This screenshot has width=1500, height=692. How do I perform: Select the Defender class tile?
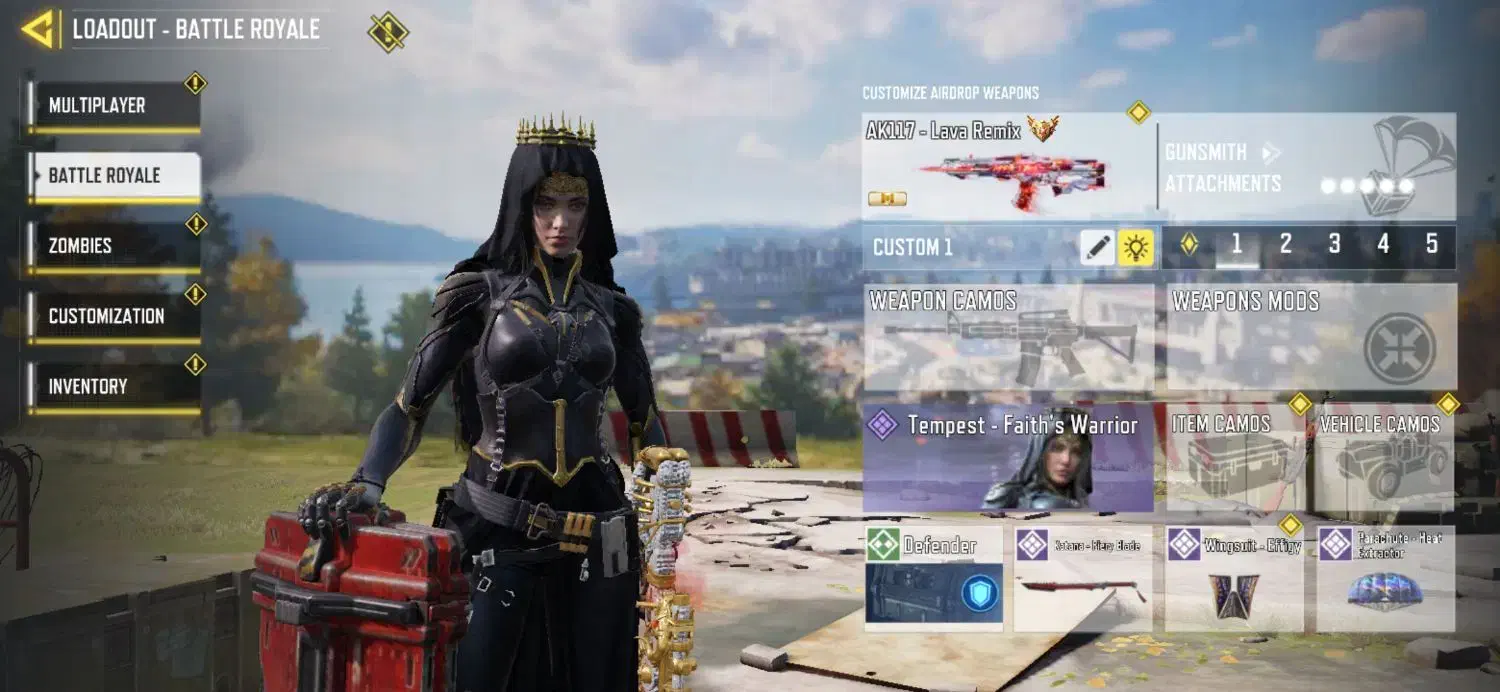(934, 579)
